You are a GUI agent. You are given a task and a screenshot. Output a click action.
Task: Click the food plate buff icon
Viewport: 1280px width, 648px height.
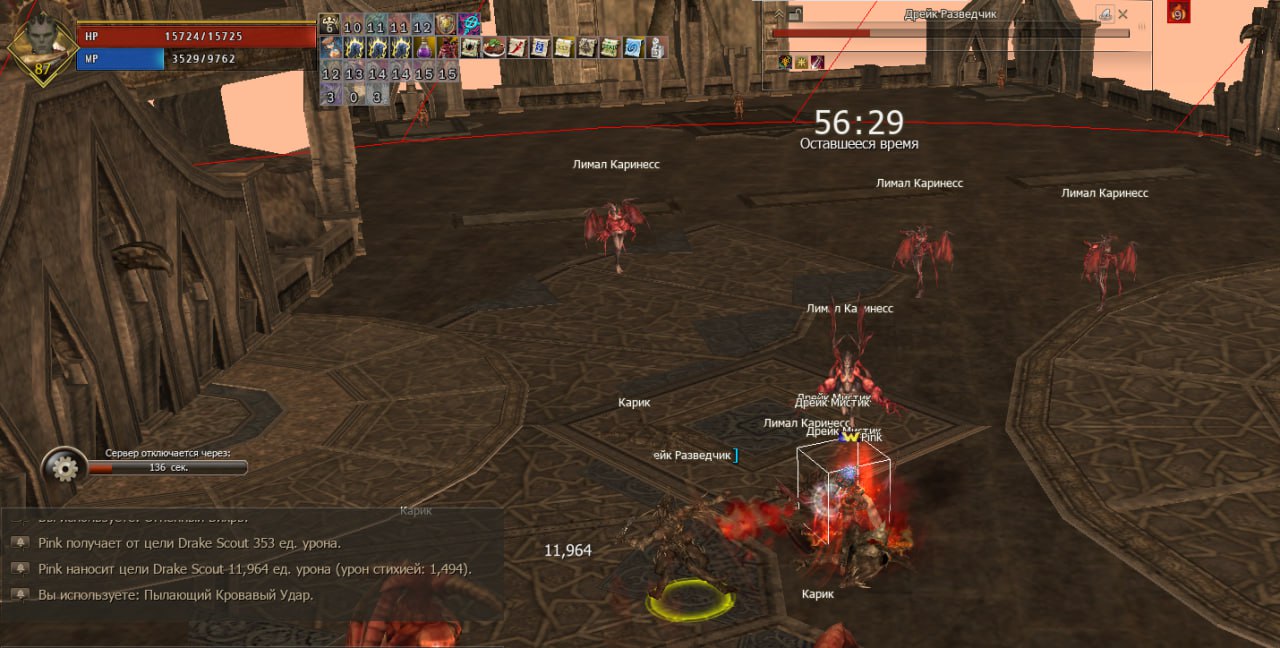click(x=493, y=47)
